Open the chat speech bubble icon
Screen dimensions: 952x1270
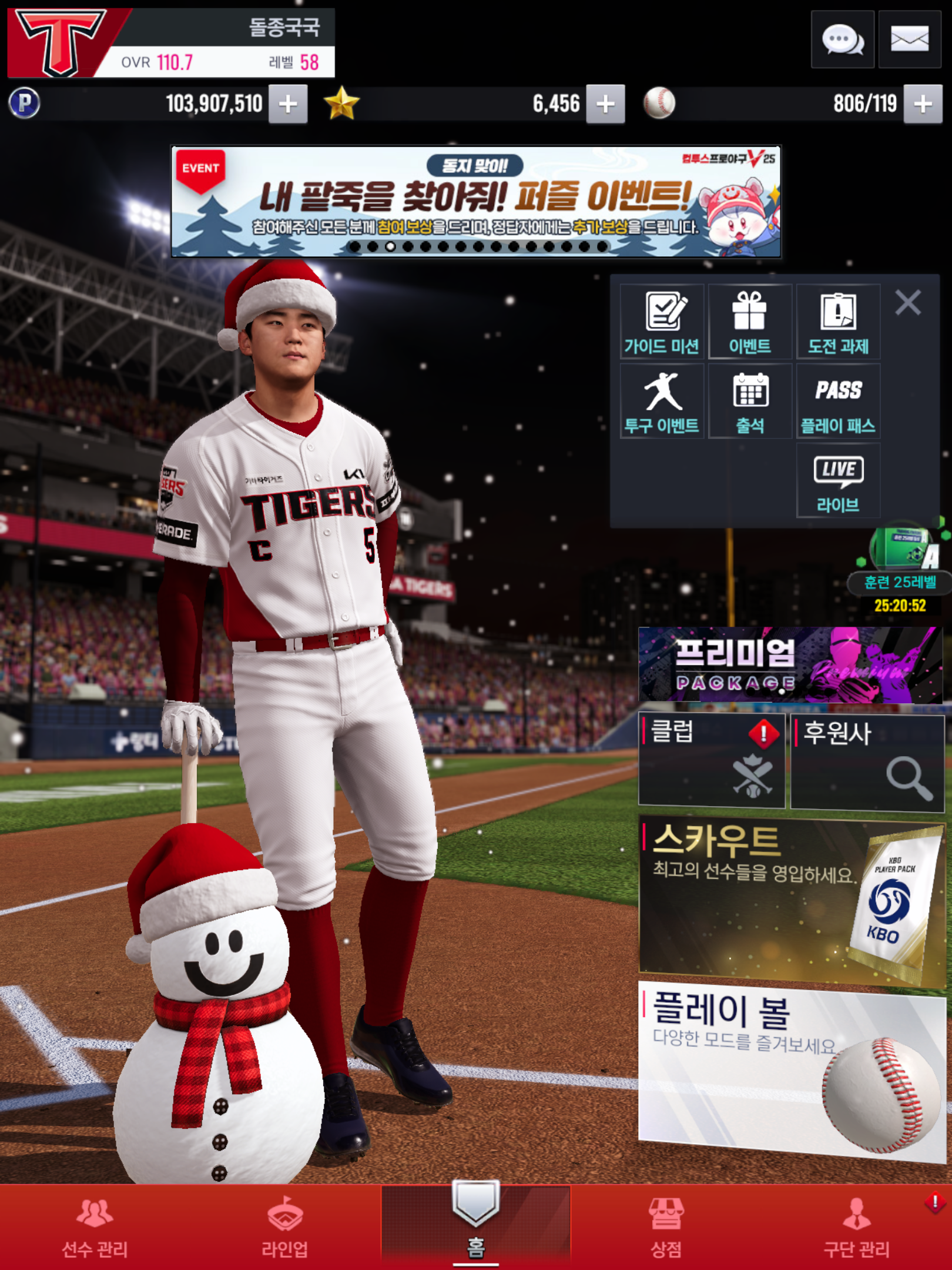[842, 40]
